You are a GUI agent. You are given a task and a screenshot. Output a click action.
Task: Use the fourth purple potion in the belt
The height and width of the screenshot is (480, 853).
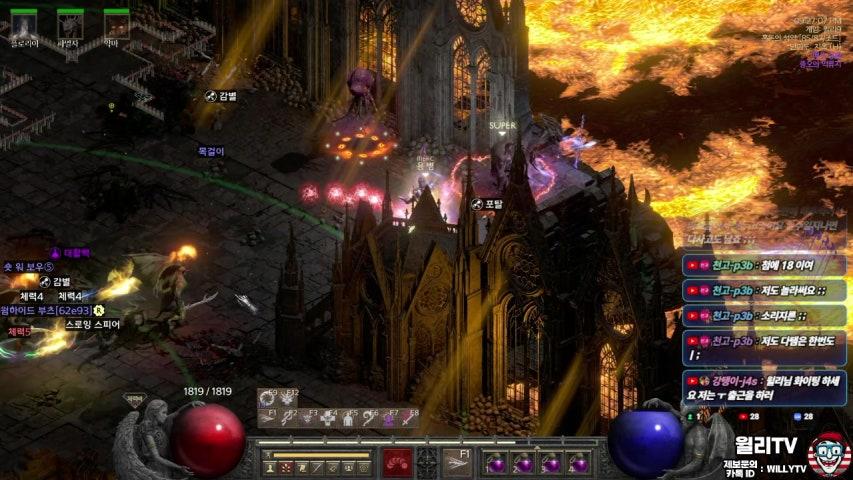578,464
